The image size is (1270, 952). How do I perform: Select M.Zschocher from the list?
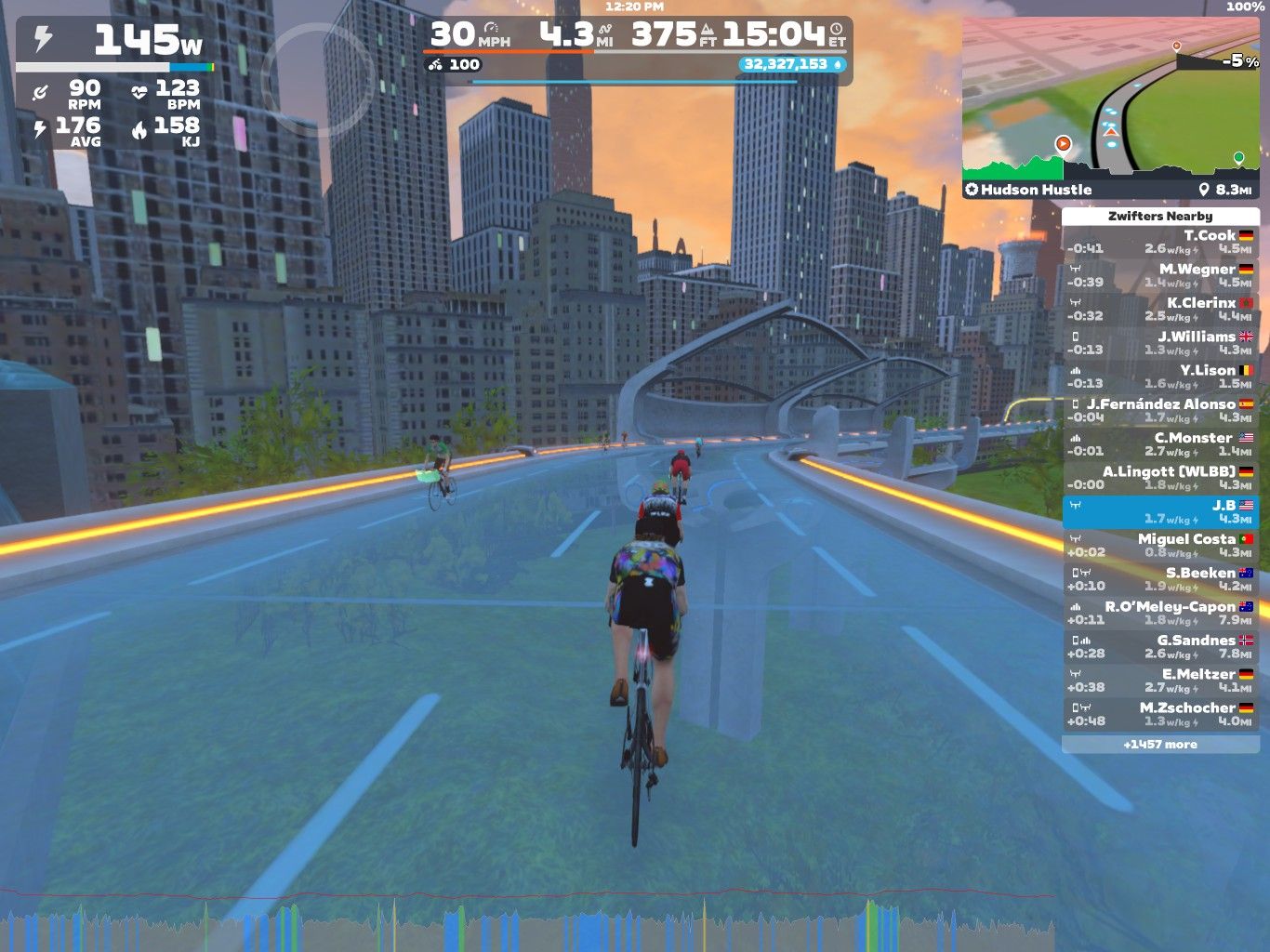pos(1160,714)
